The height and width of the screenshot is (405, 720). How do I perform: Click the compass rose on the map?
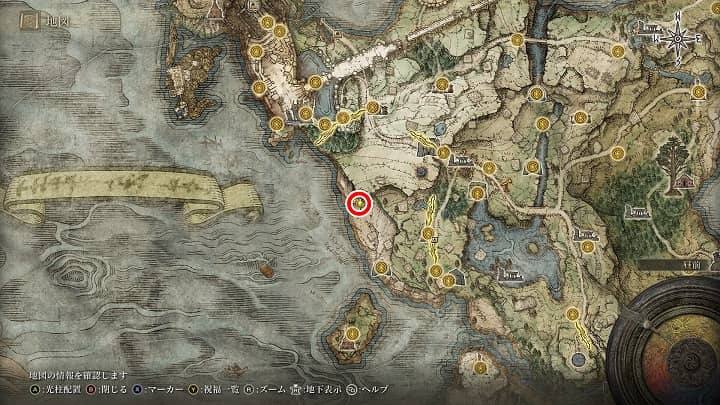tap(677, 40)
